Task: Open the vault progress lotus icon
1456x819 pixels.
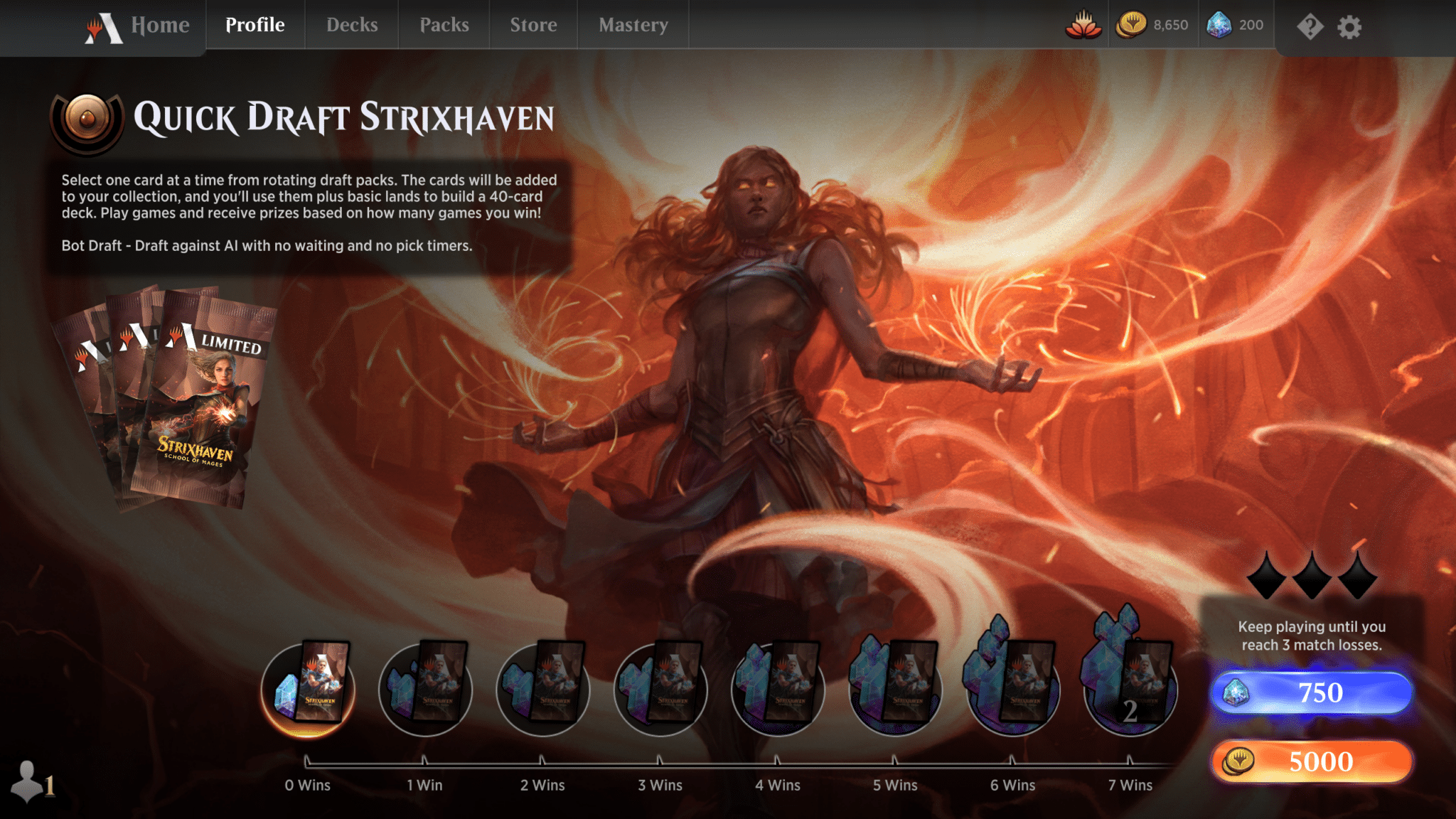Action: coord(1083,24)
